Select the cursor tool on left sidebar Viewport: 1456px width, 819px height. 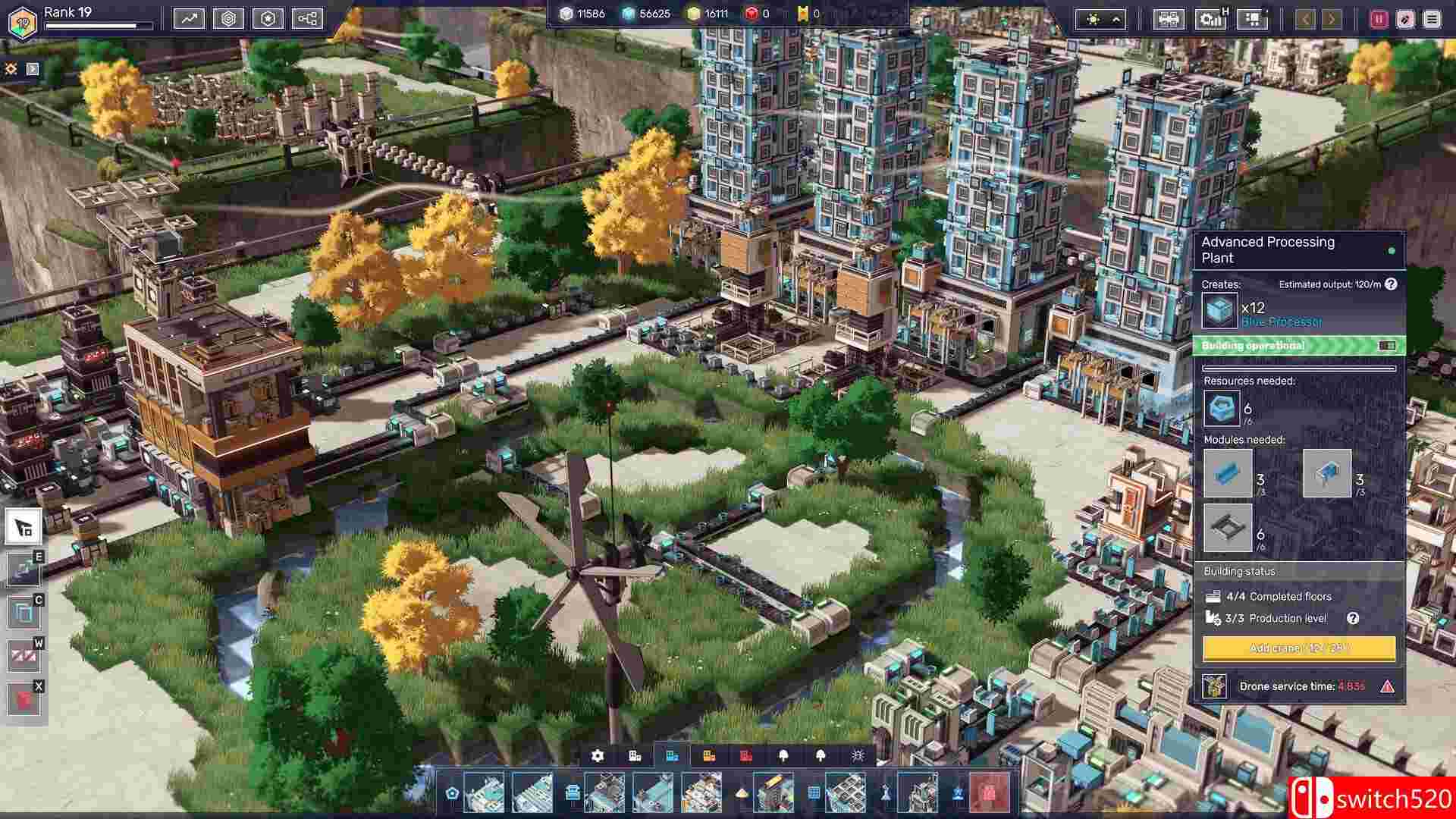[x=23, y=527]
